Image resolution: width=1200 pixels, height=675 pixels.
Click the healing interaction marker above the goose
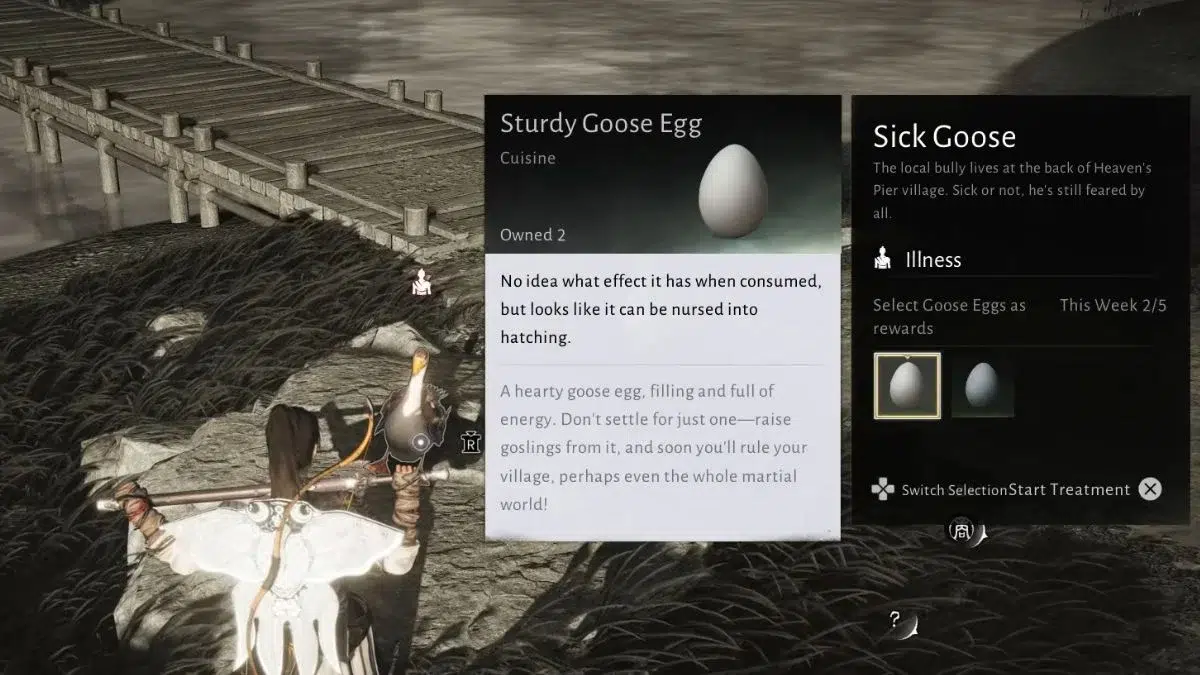pyautogui.click(x=421, y=284)
